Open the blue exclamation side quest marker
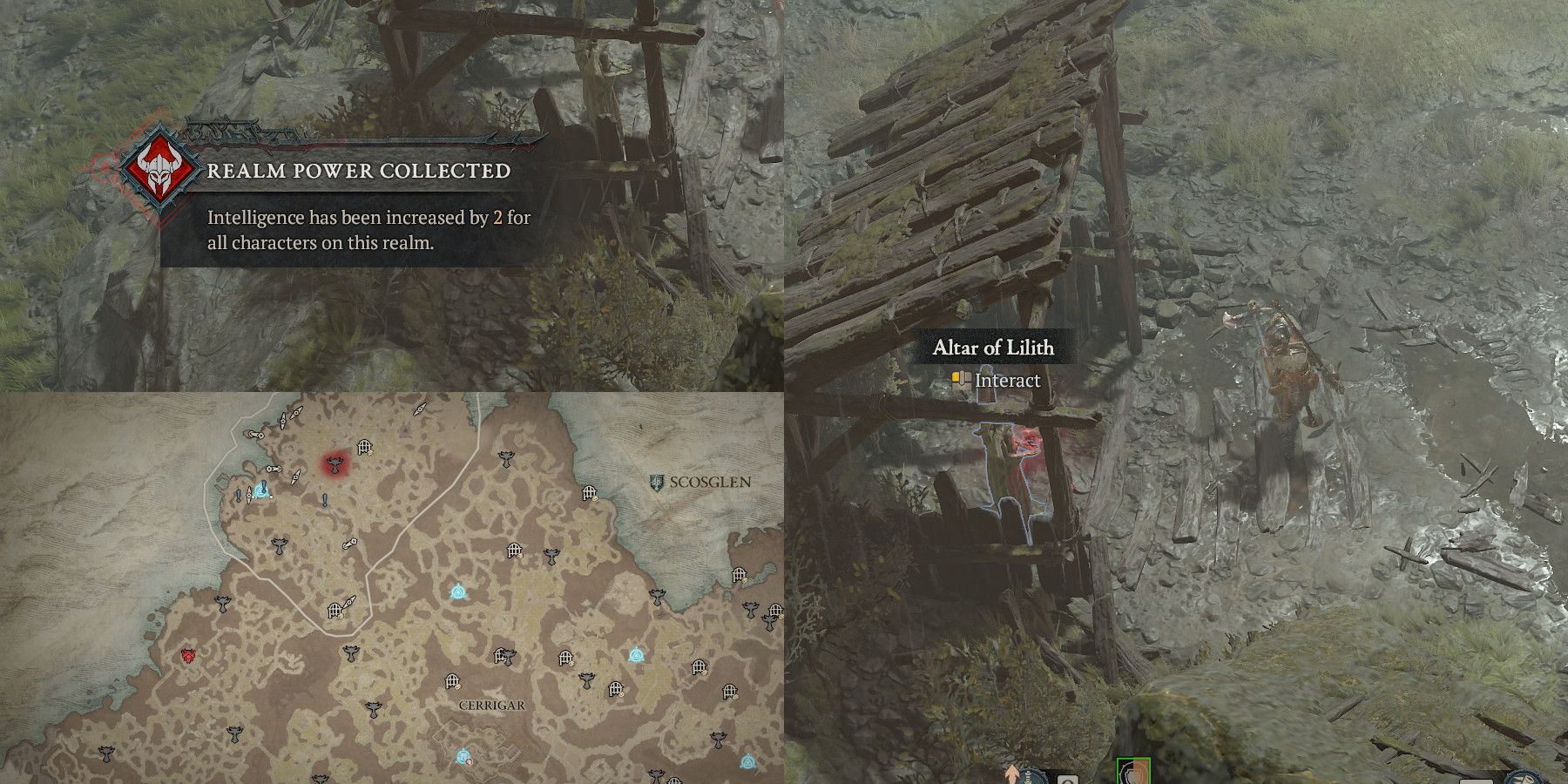1568x784 pixels. click(x=324, y=497)
